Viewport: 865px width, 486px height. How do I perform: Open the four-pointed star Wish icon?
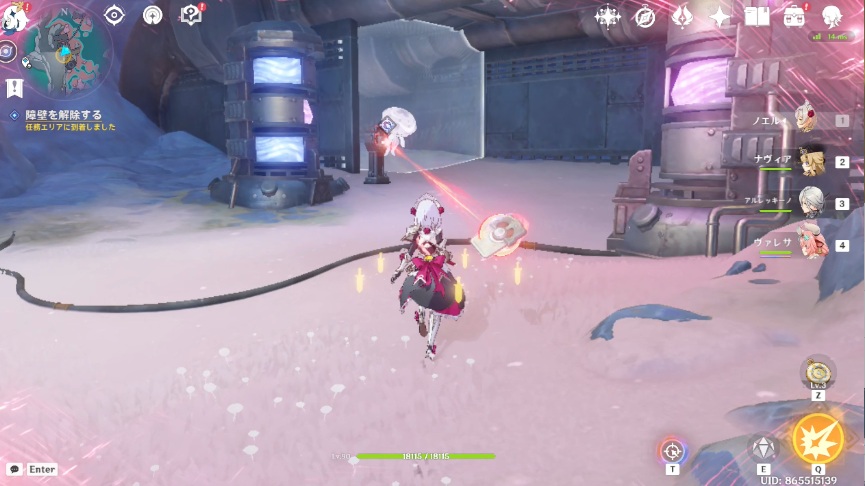click(720, 16)
